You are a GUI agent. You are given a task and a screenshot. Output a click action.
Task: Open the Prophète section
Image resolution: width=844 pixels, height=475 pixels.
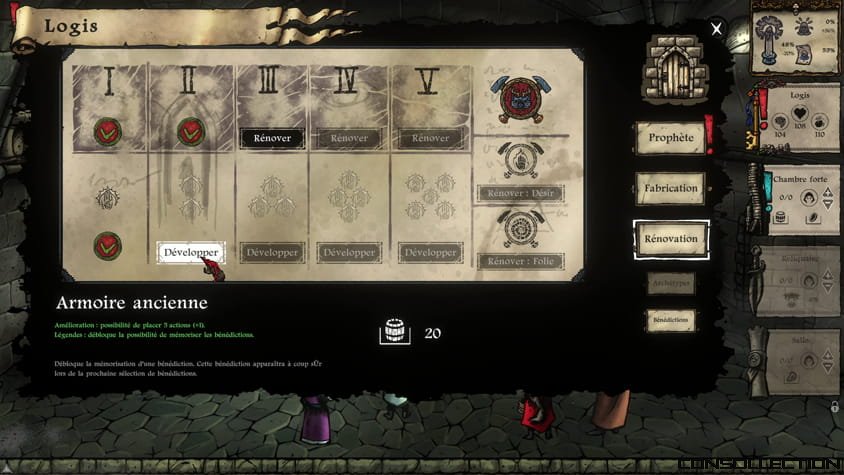coord(670,138)
